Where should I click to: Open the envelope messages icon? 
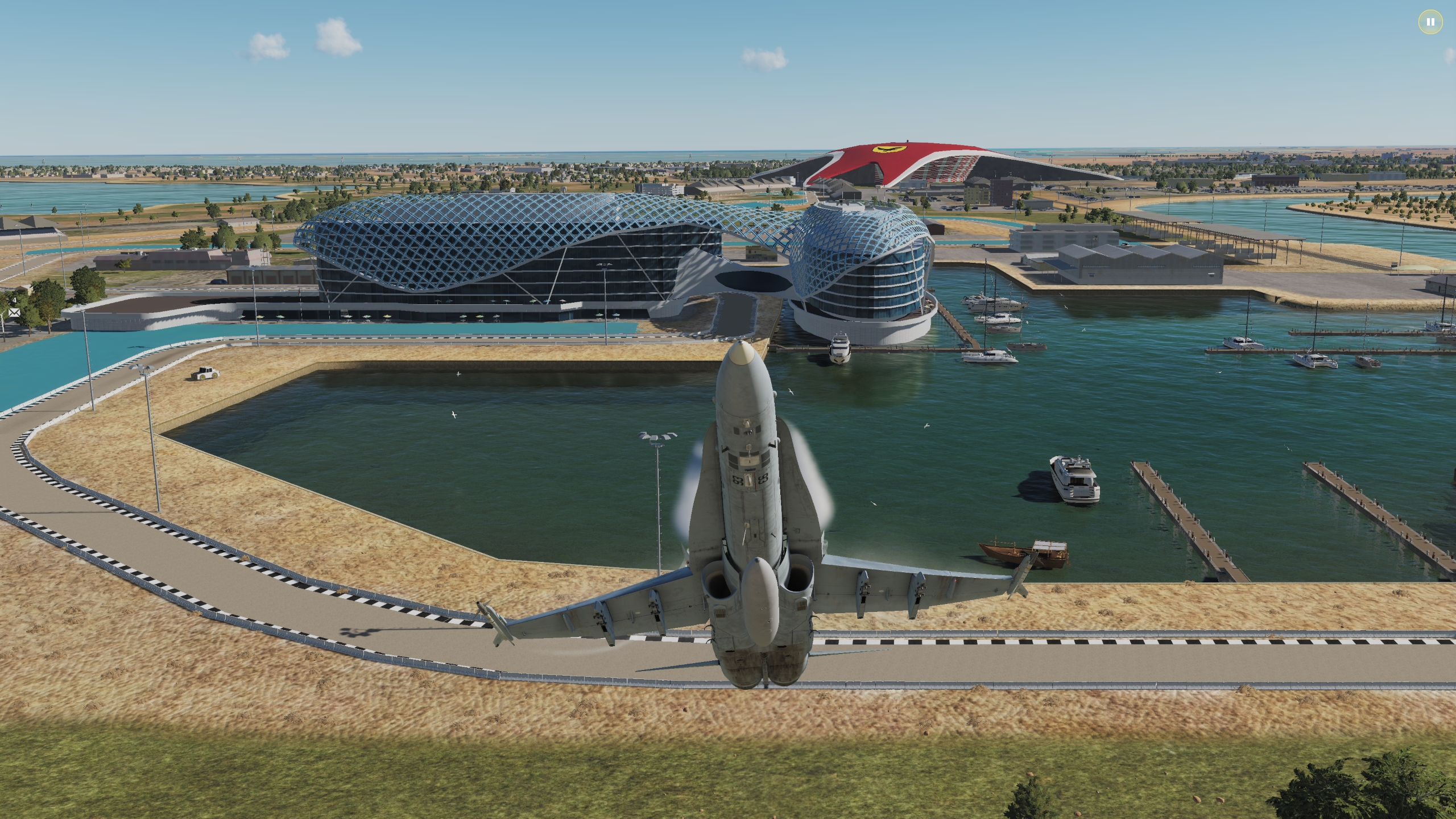coord(14,313)
